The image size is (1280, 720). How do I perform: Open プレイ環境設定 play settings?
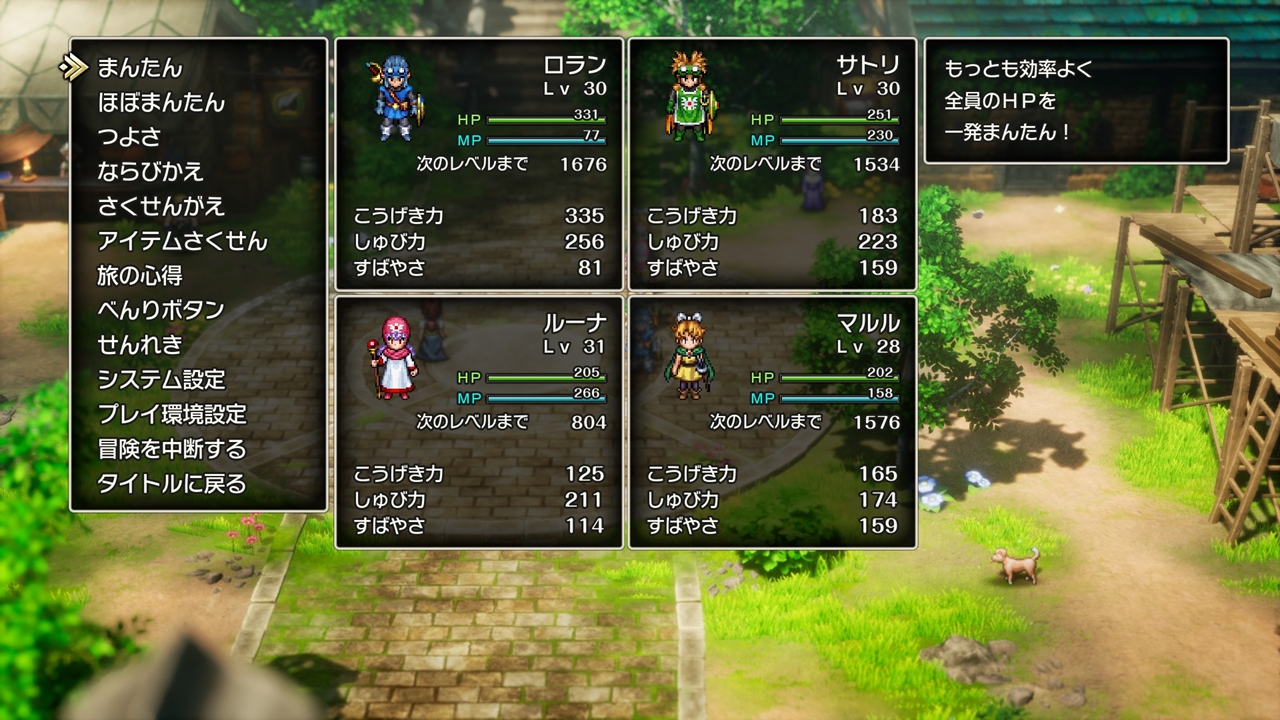coord(171,414)
